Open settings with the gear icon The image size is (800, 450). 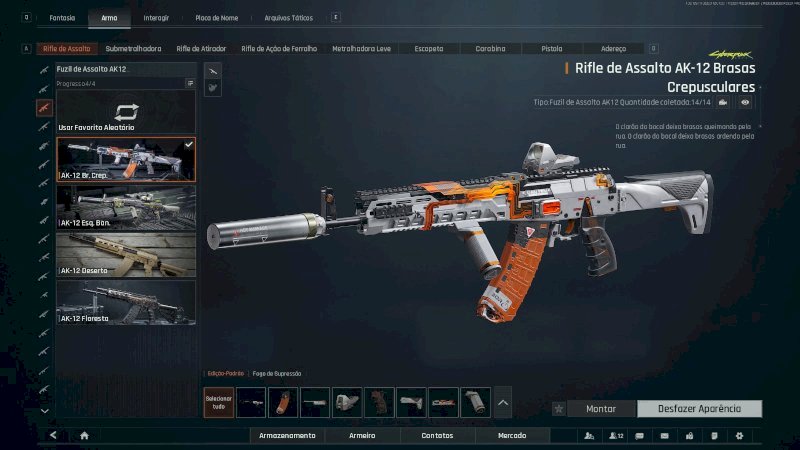(739, 436)
